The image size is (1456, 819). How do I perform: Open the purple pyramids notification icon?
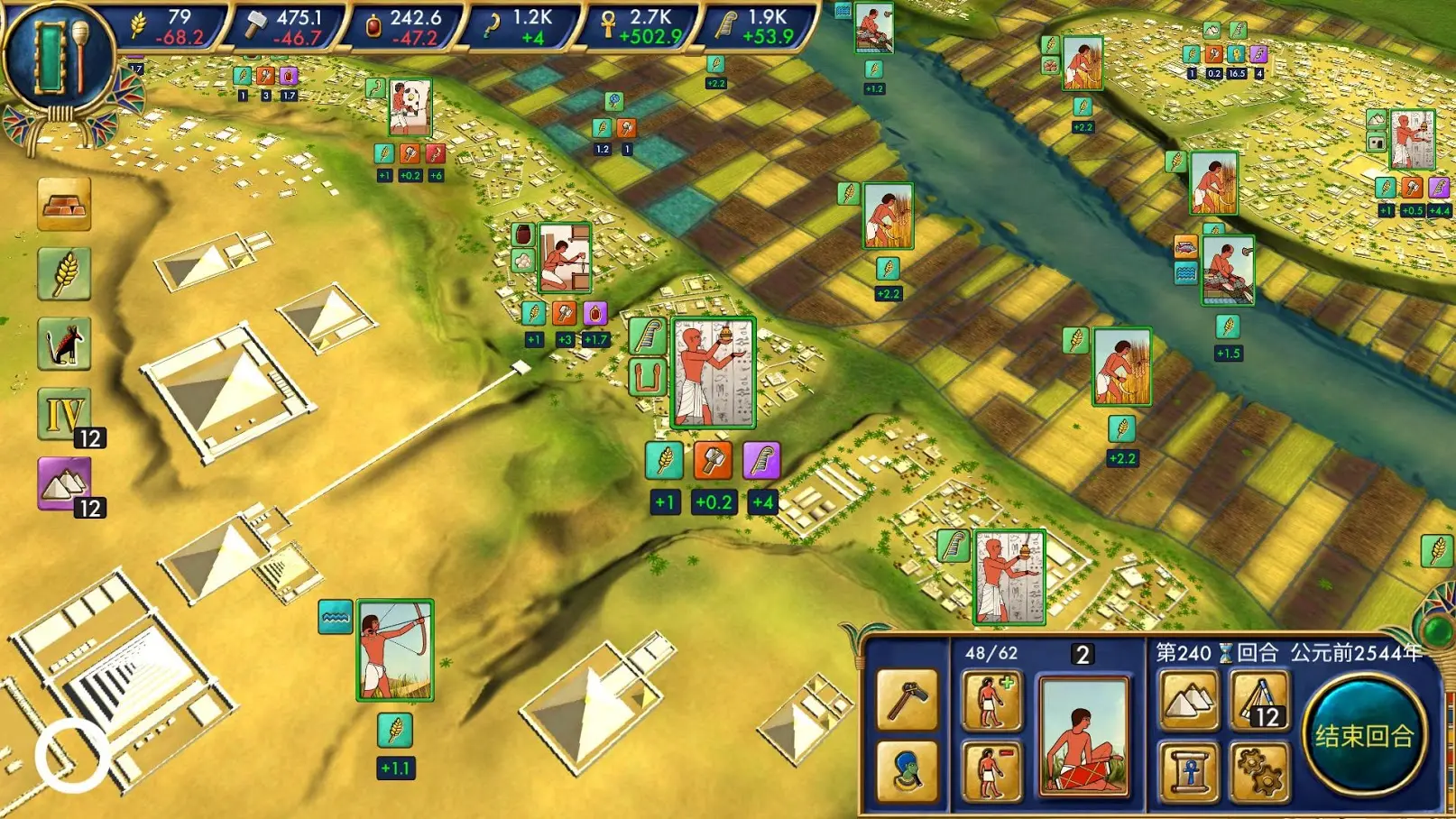(x=64, y=483)
